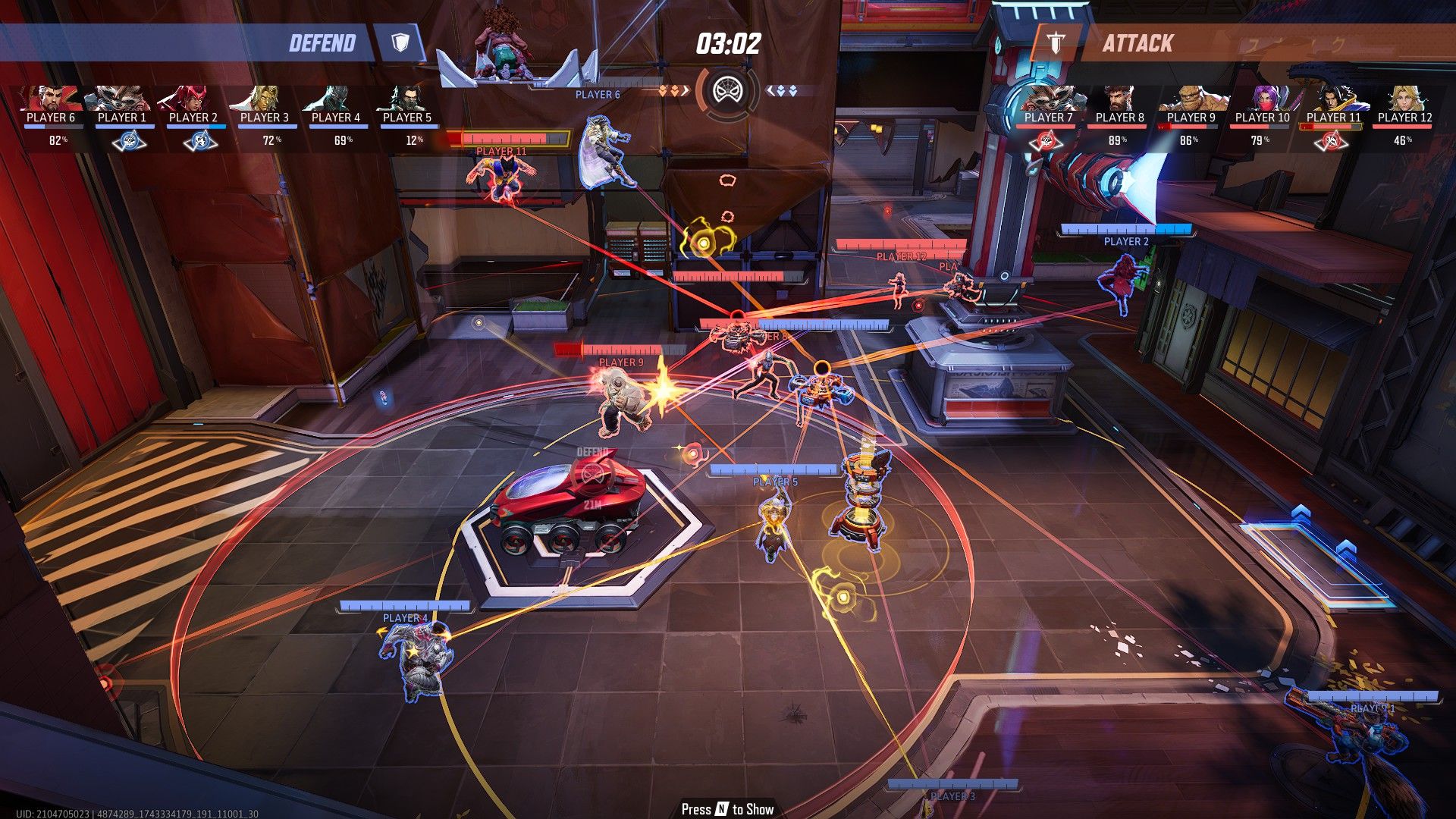Spectate Player 7 on Attack team
Screen dimensions: 1456x819
[x=1049, y=99]
